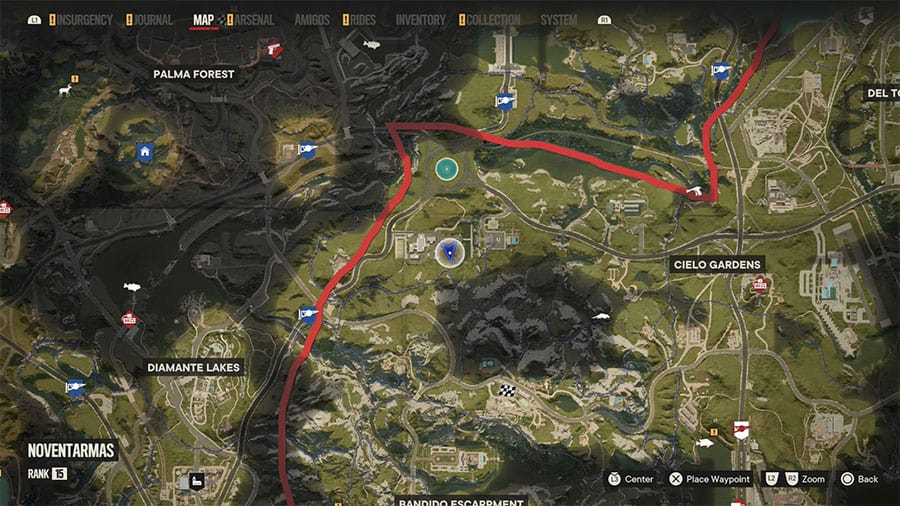
Task: Select the teal circular map marker
Action: tap(446, 169)
